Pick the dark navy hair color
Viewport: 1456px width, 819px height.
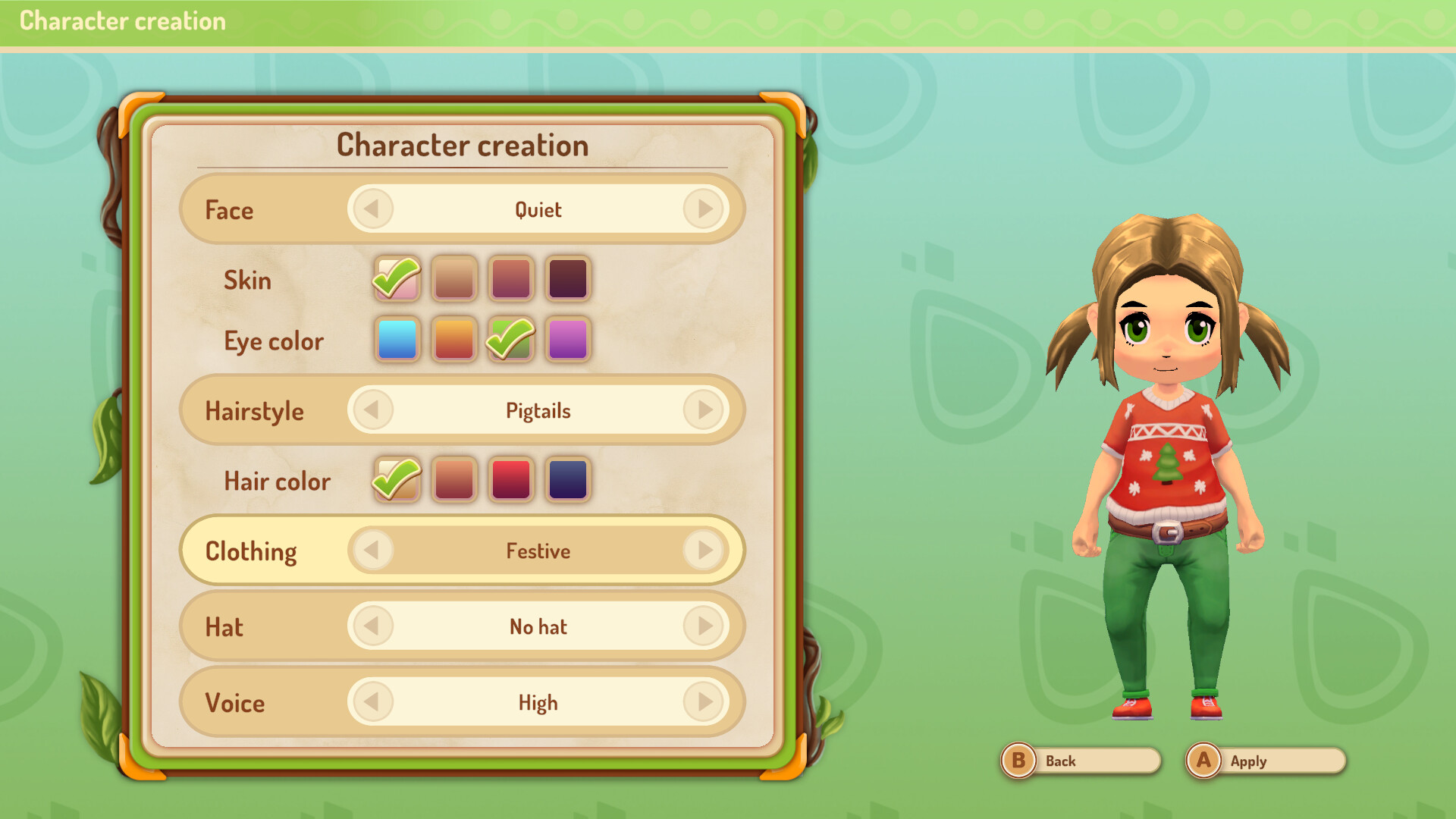tap(568, 479)
